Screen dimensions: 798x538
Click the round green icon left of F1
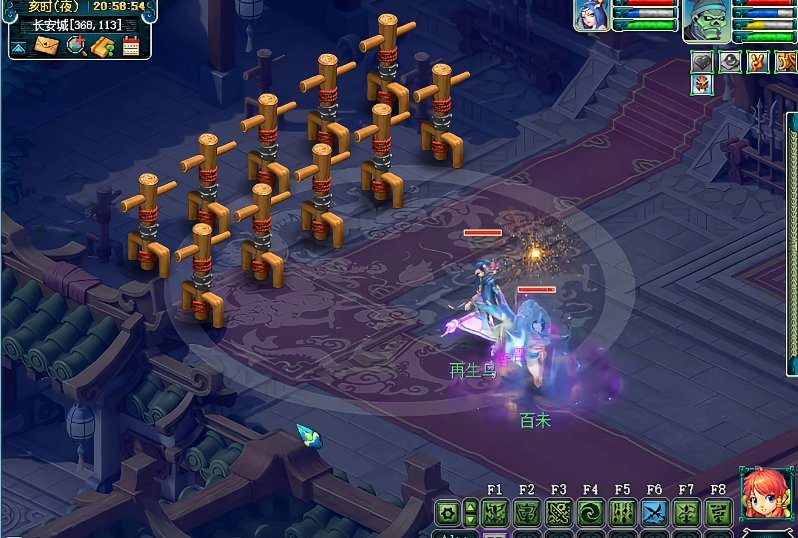pyautogui.click(x=449, y=513)
